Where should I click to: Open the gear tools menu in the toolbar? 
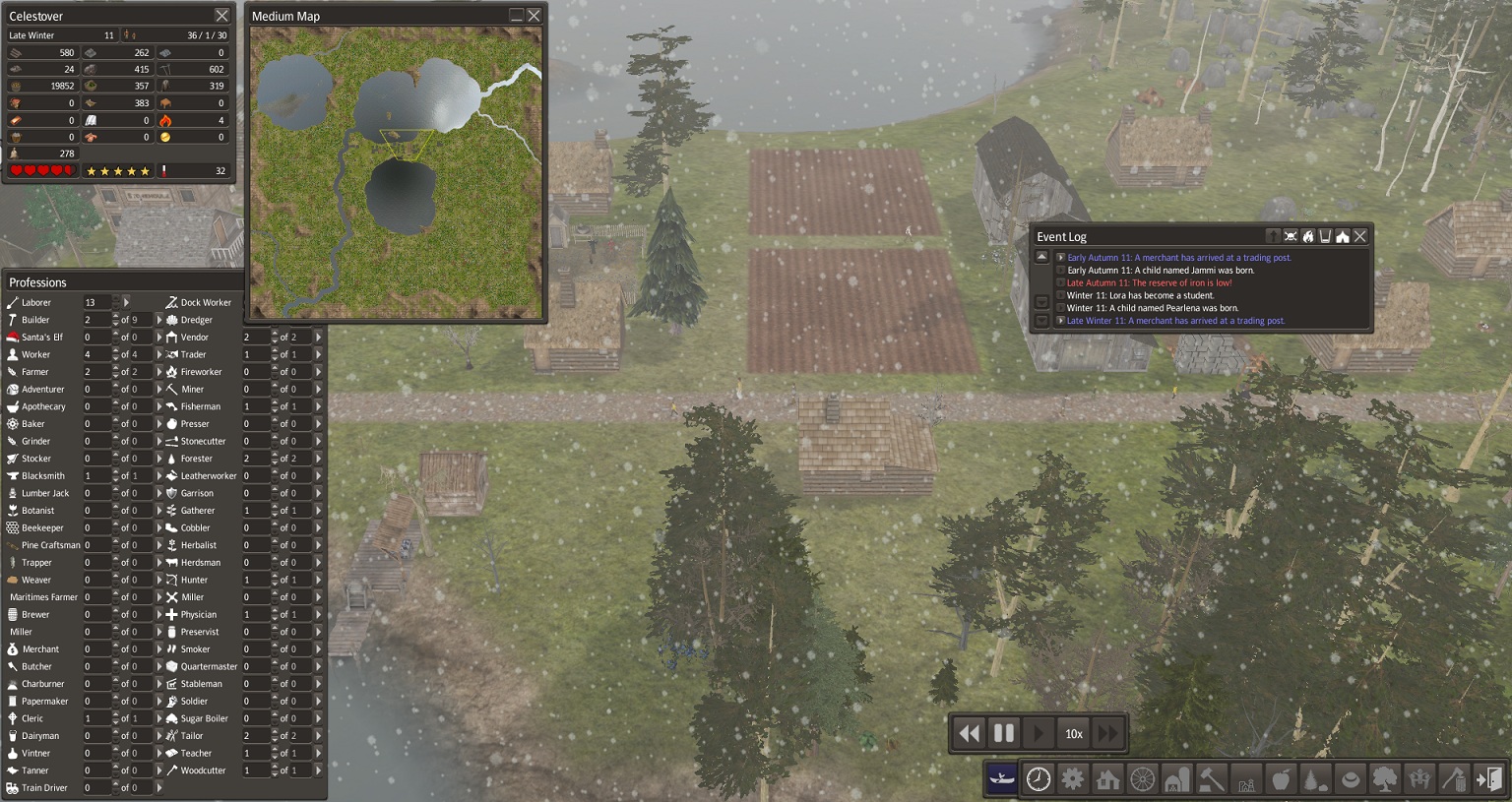pyautogui.click(x=1073, y=779)
